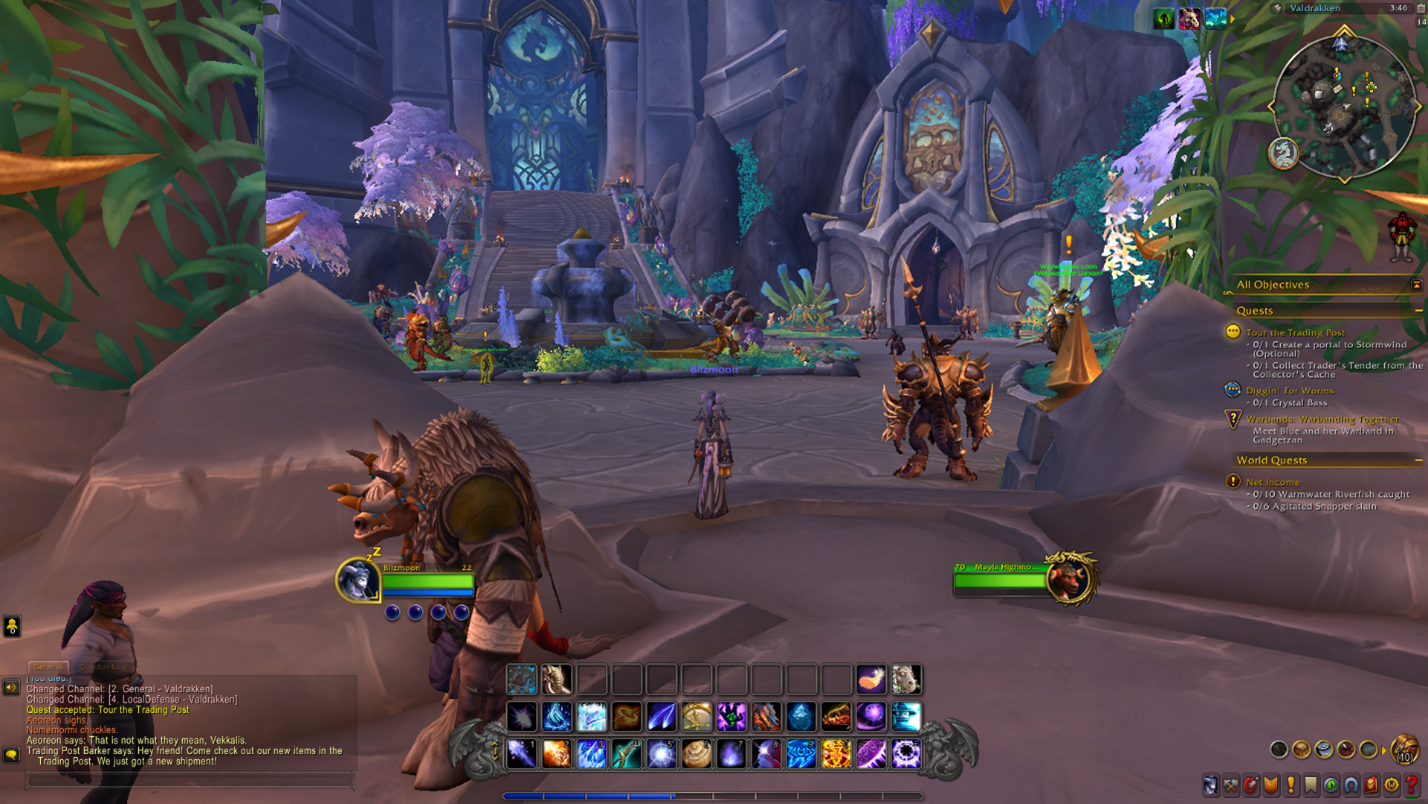Select the General chat tab
The image size is (1428, 804).
pyautogui.click(x=46, y=664)
